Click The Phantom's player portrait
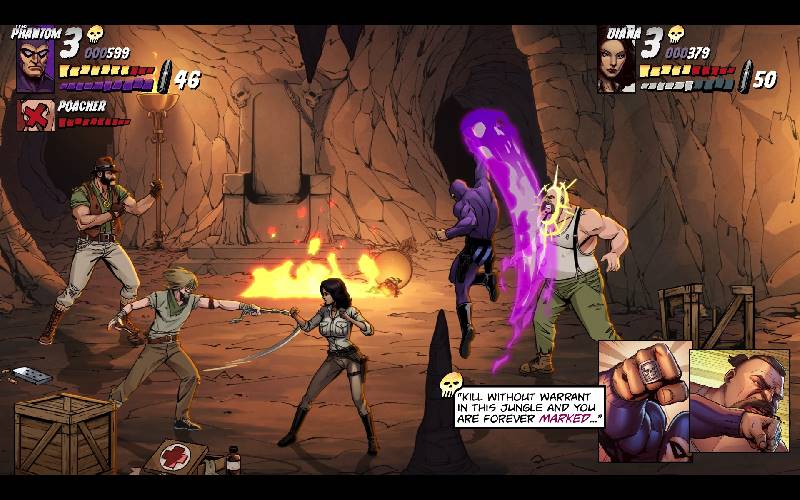The image size is (800, 500). coord(35,64)
